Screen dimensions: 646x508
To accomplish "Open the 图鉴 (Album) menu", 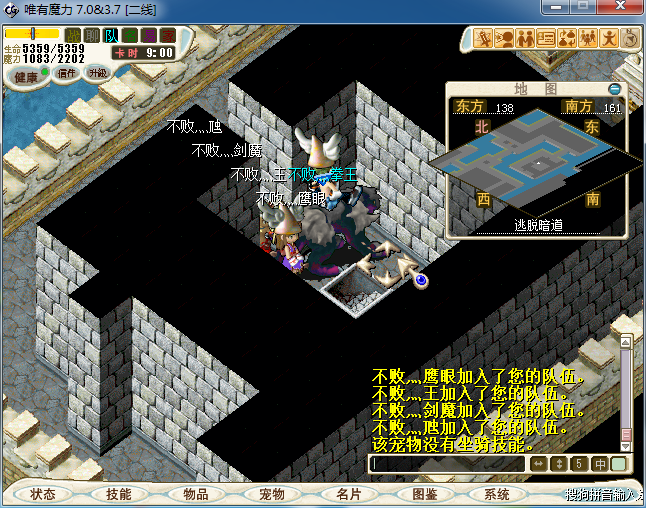I will tap(423, 494).
